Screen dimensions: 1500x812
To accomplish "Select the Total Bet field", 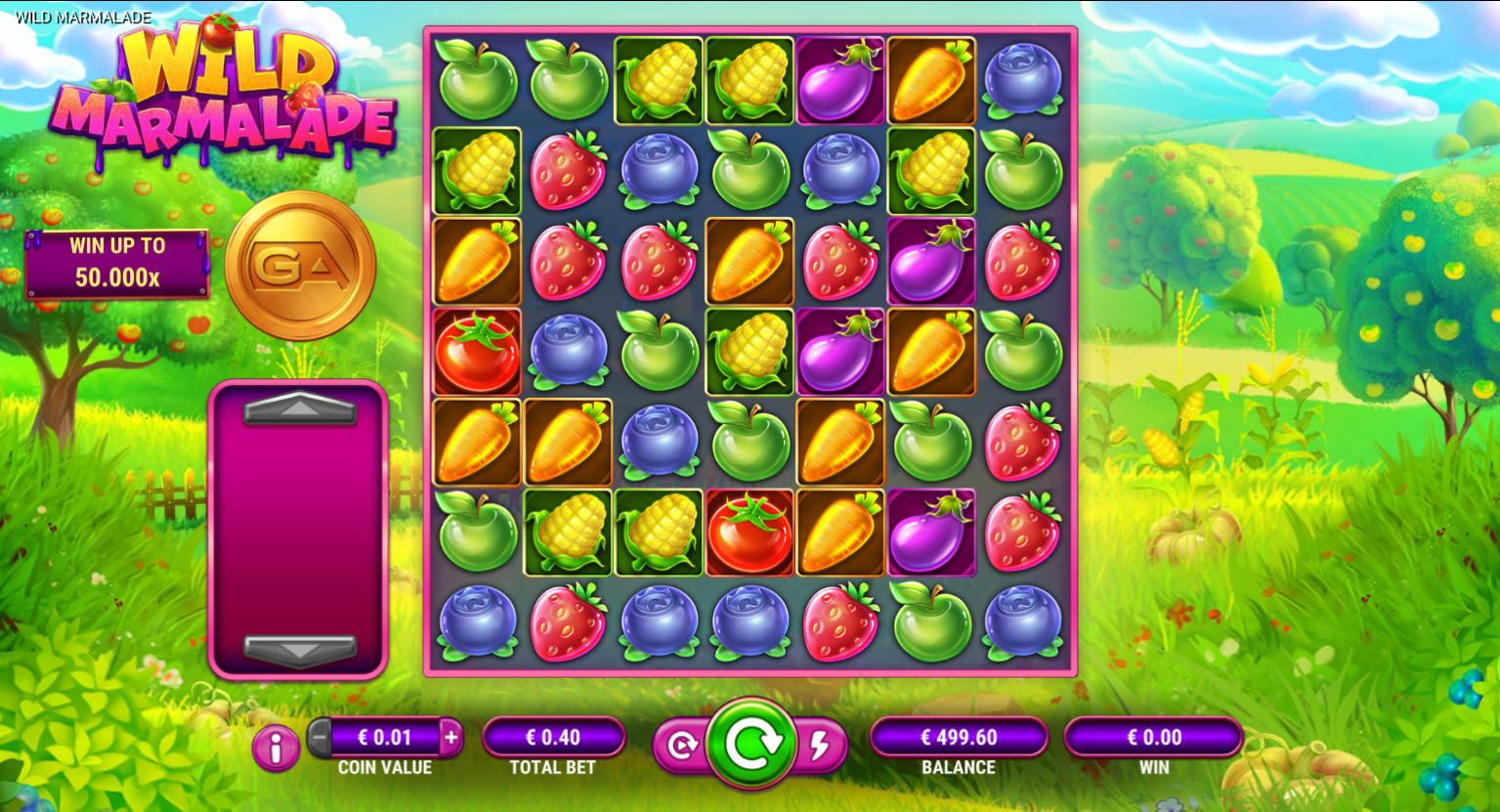I will tap(553, 738).
